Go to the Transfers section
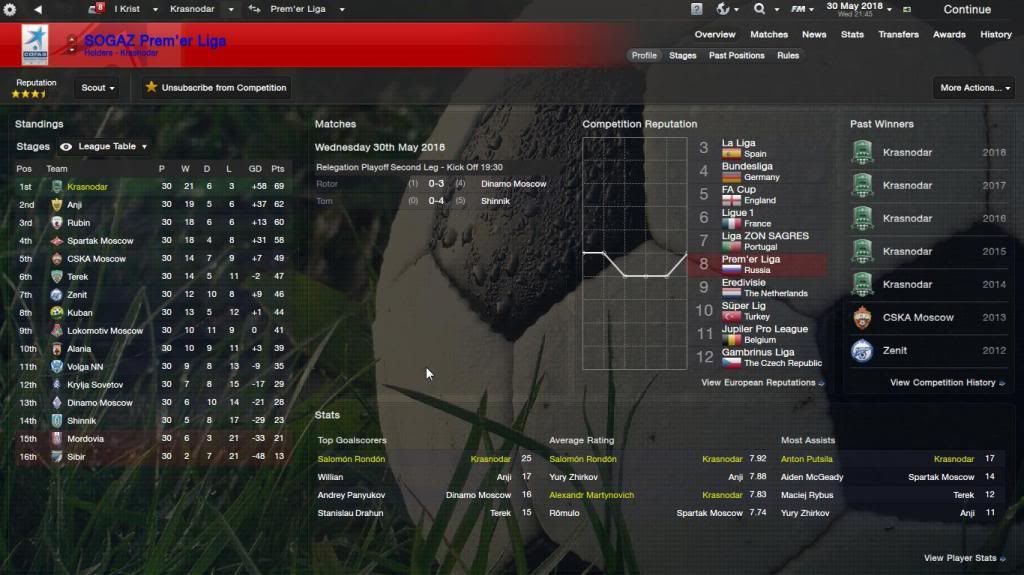This screenshot has width=1024, height=575. [898, 35]
